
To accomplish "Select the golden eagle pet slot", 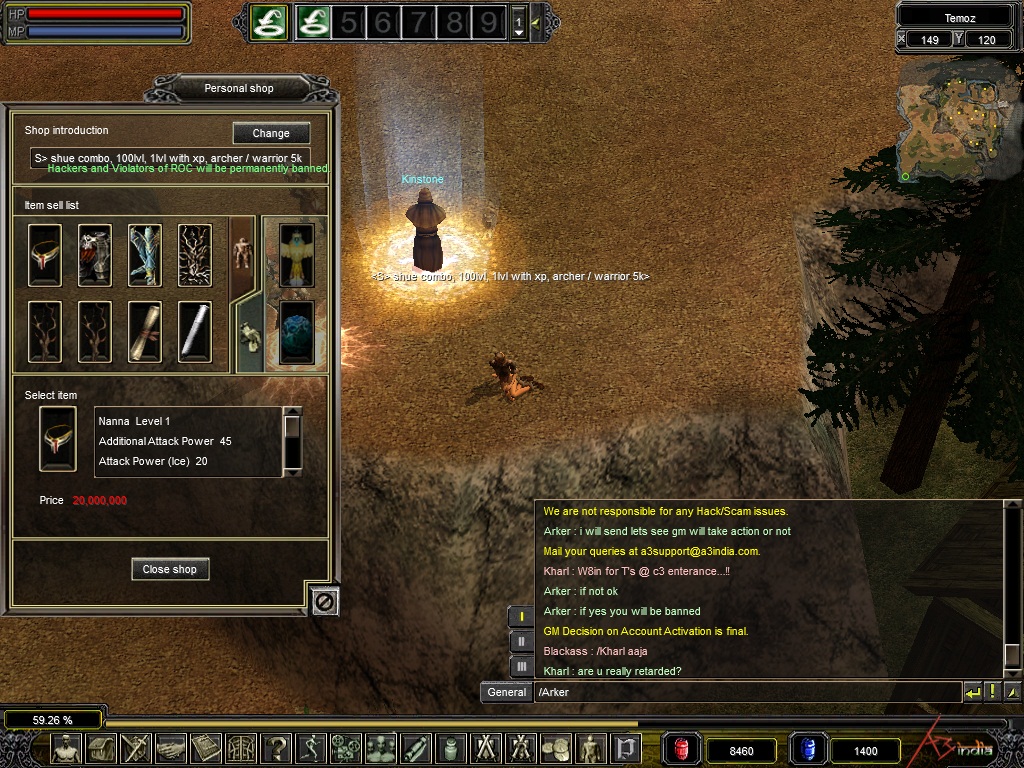I will (x=296, y=255).
